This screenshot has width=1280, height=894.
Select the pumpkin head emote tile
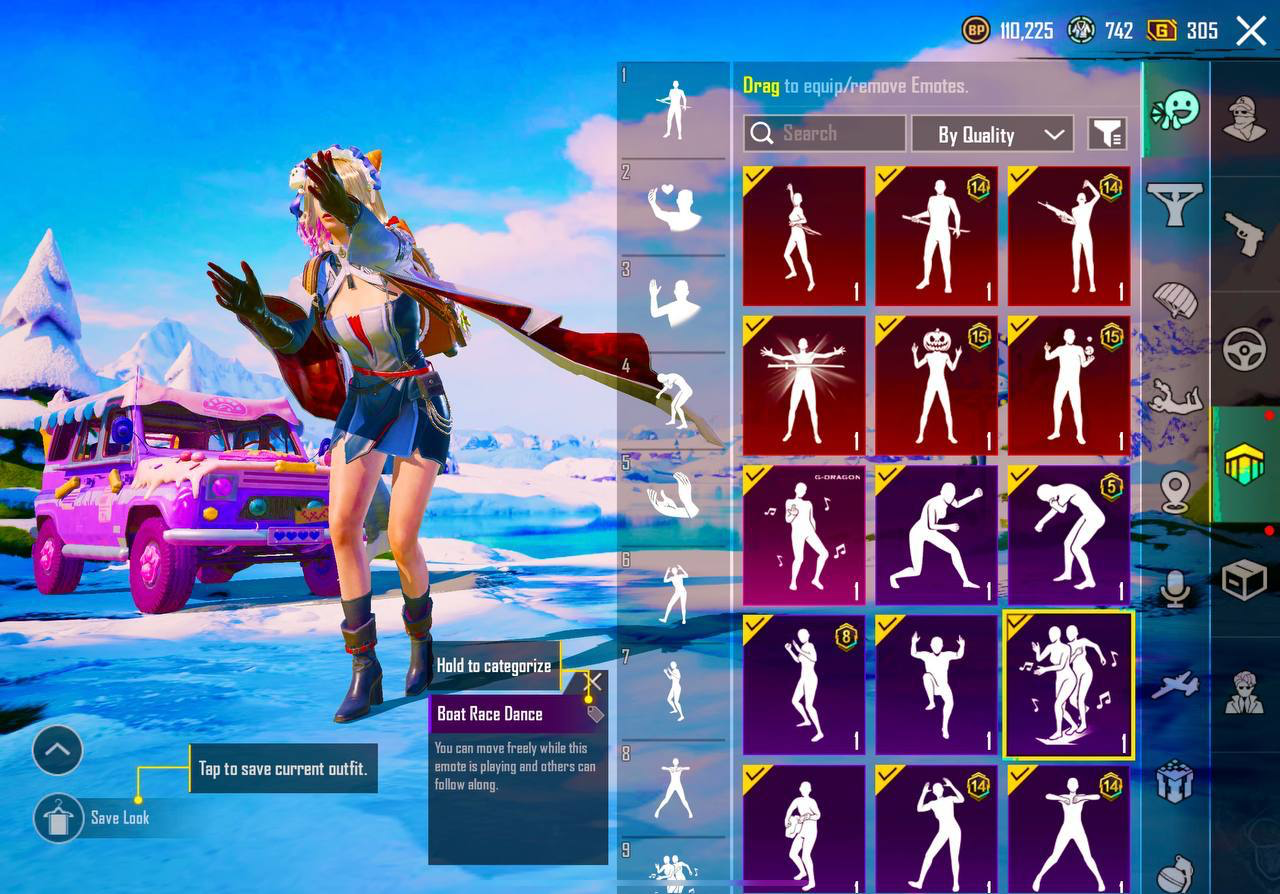click(x=936, y=385)
